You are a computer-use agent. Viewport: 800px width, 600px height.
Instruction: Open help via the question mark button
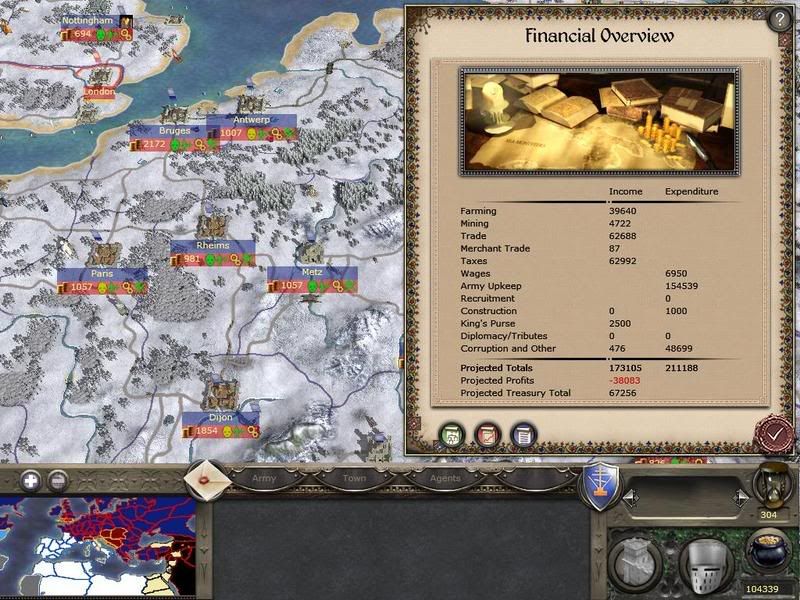click(780, 21)
